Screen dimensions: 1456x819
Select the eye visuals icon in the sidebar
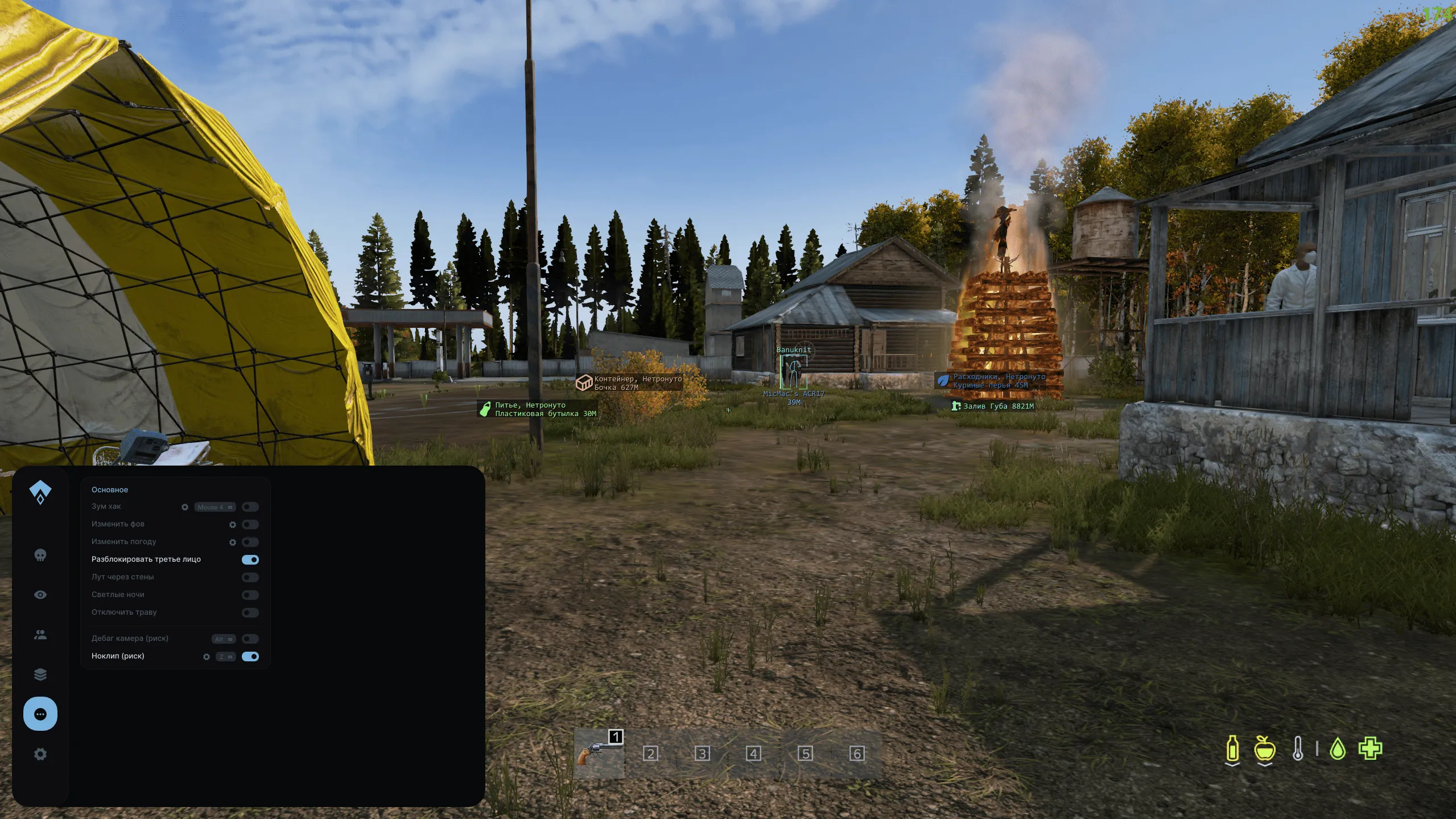pyautogui.click(x=40, y=594)
